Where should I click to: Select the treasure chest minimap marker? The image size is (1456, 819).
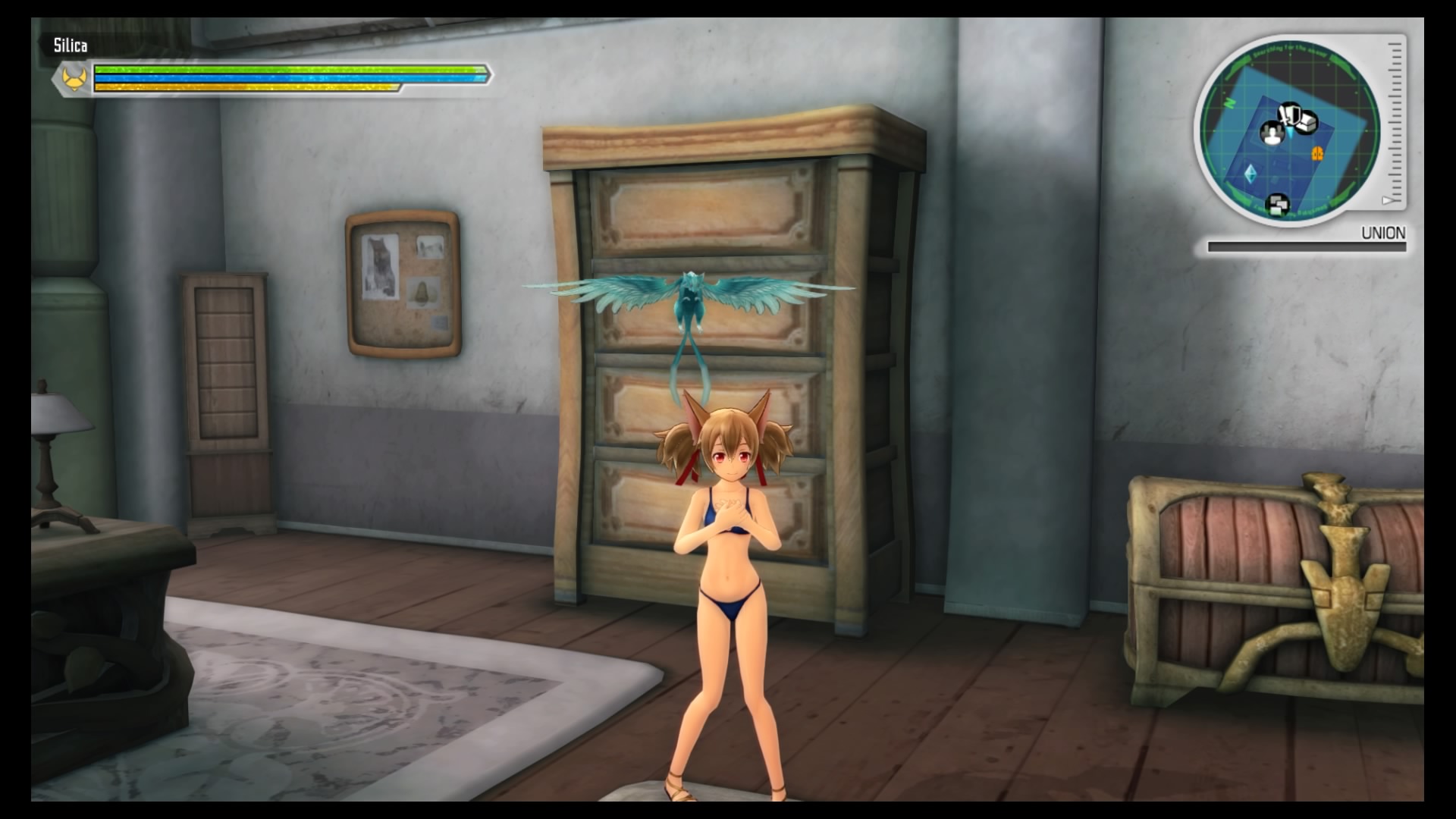1307,121
